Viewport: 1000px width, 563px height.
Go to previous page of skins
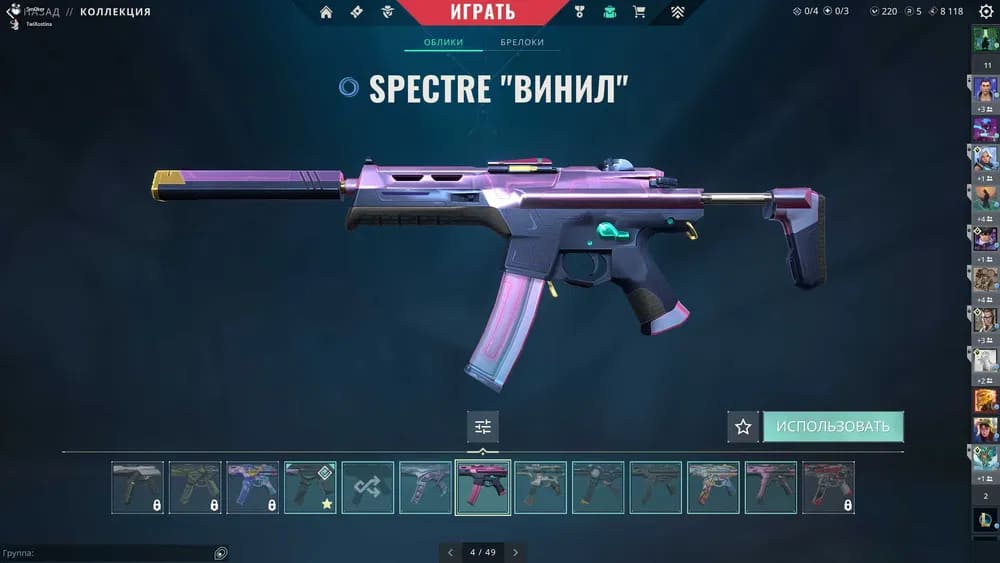[x=450, y=552]
